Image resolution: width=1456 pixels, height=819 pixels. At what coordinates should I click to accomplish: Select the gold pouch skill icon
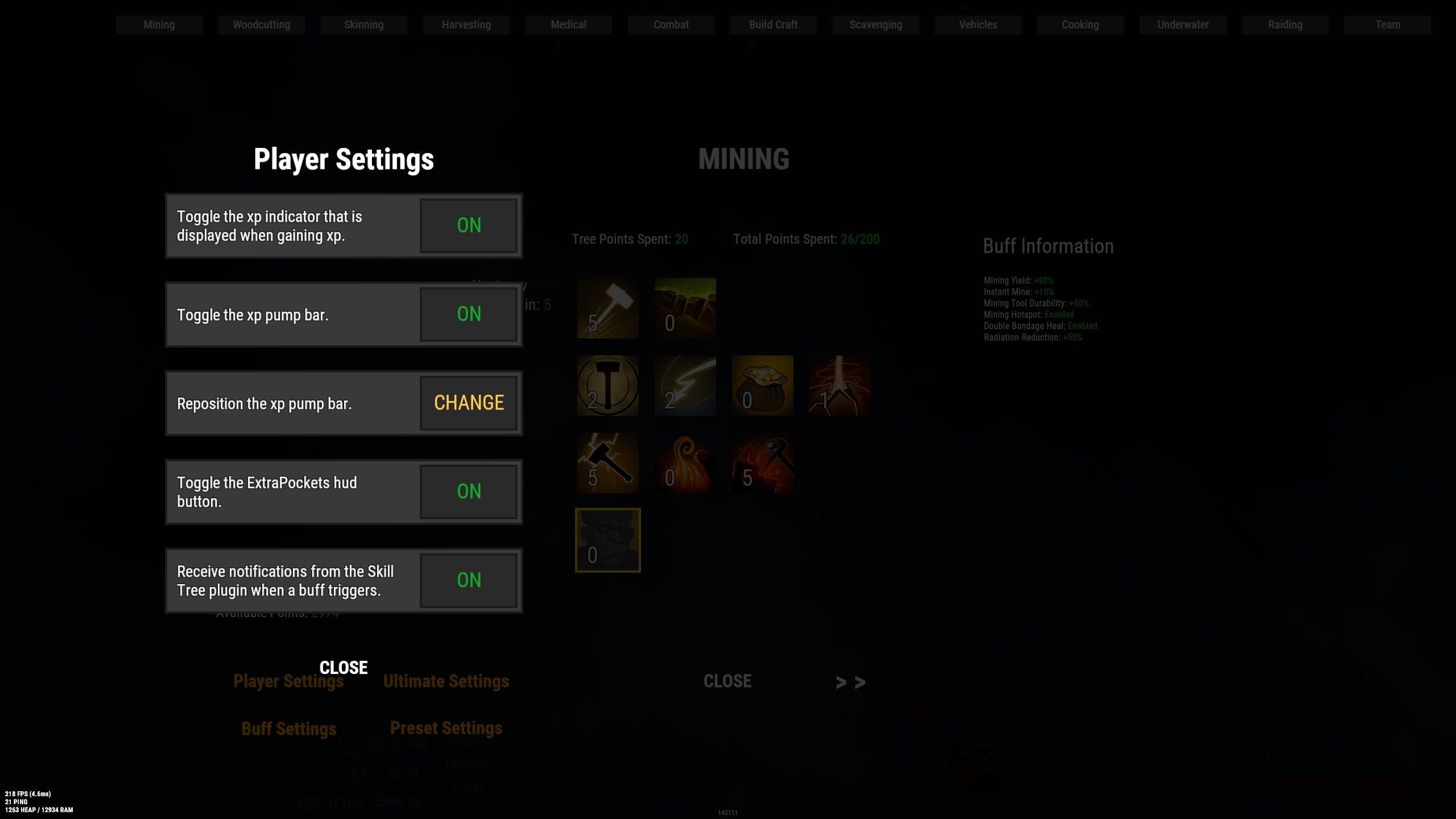[x=762, y=386]
